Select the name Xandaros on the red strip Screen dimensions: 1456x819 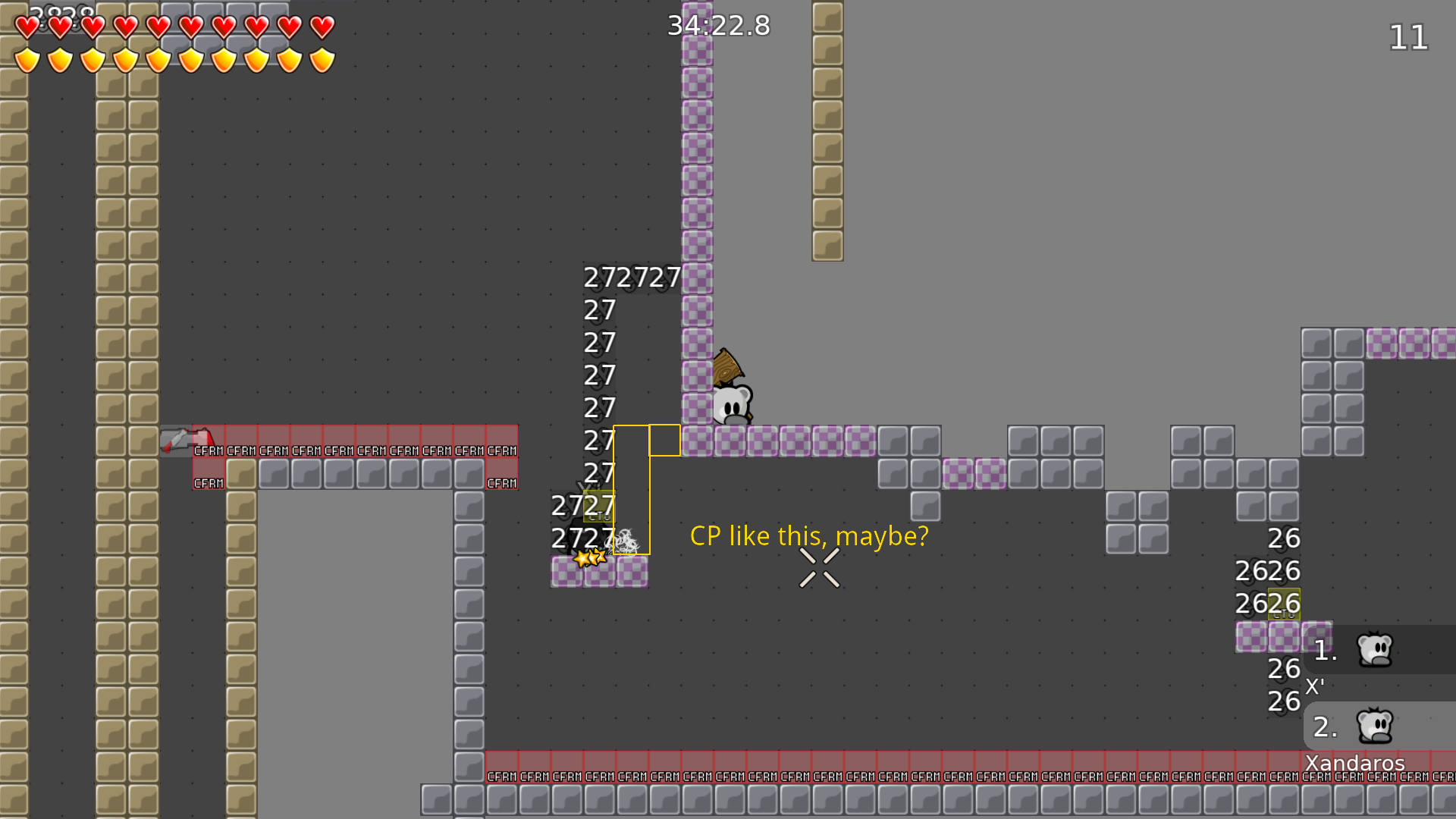pyautogui.click(x=1354, y=764)
